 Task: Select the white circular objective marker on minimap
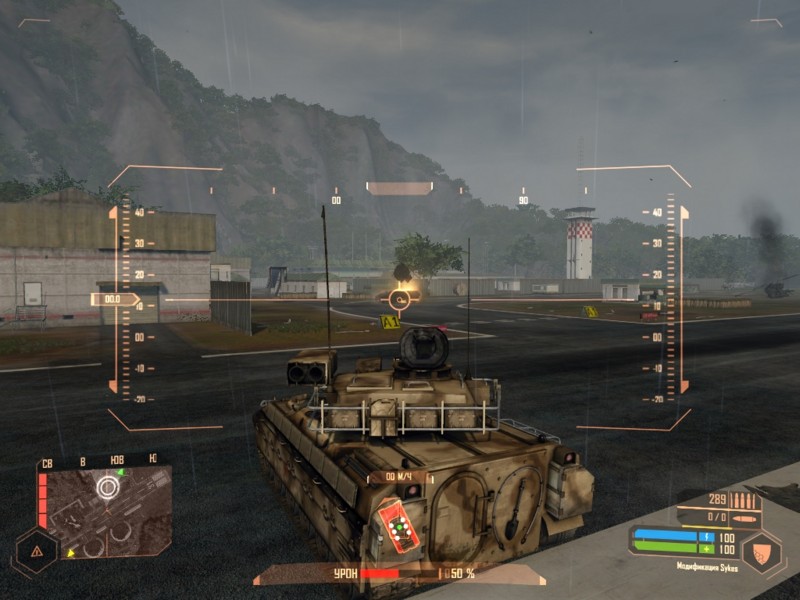click(107, 487)
